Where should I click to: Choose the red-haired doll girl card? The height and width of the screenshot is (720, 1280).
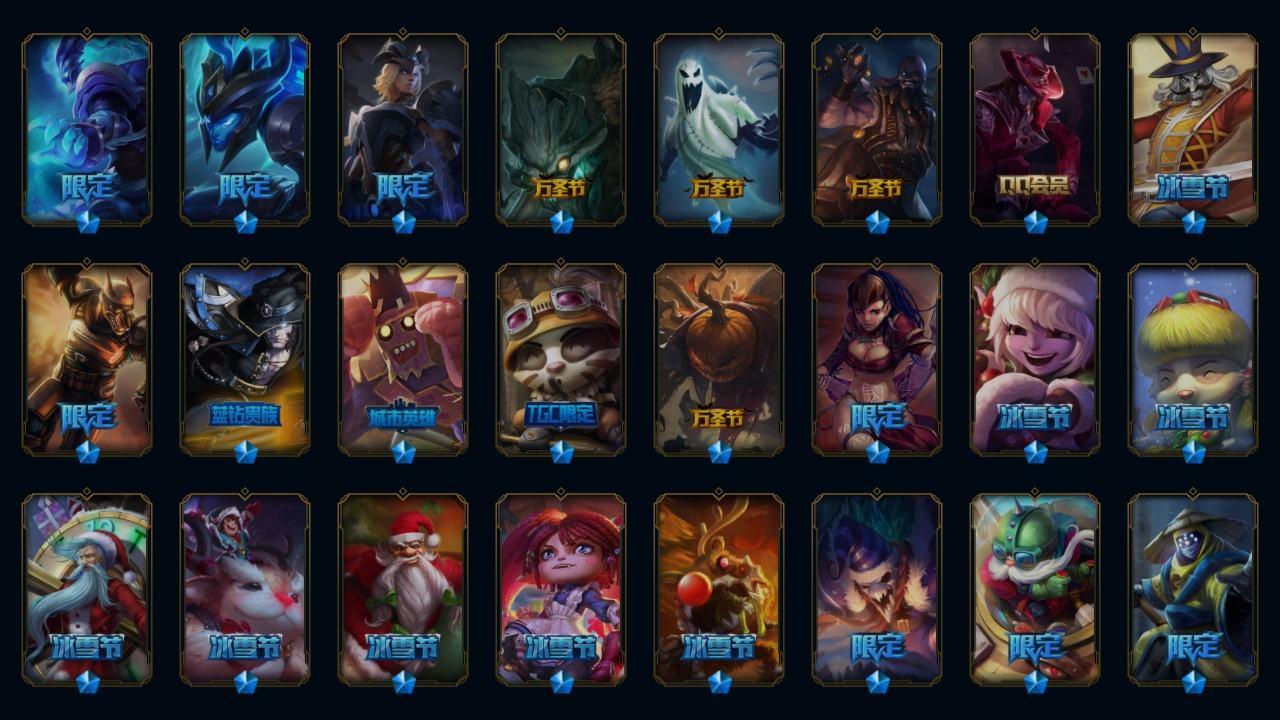(561, 588)
